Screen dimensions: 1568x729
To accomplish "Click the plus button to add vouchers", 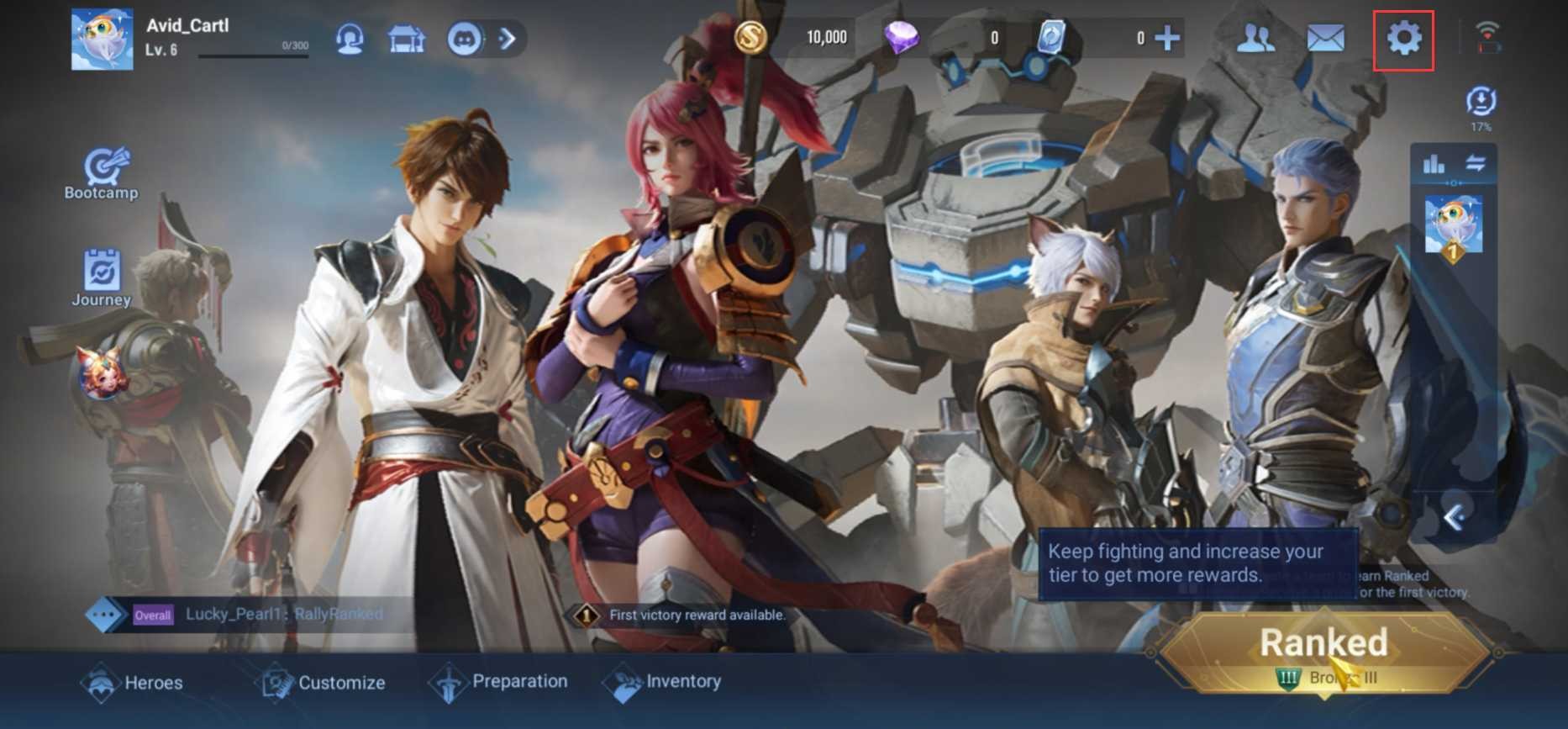I will click(x=1167, y=38).
